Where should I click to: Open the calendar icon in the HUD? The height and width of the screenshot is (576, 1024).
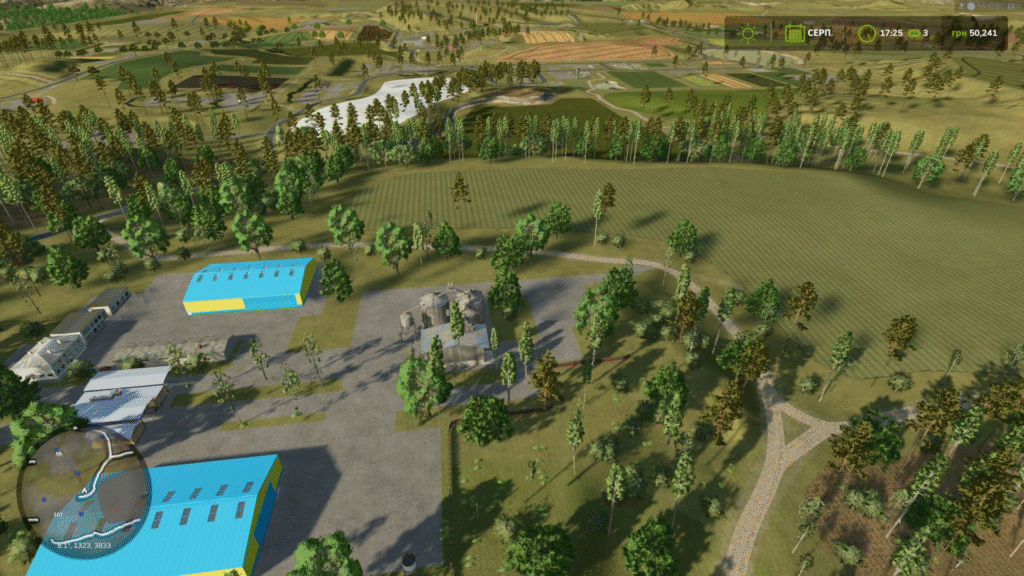pos(794,33)
